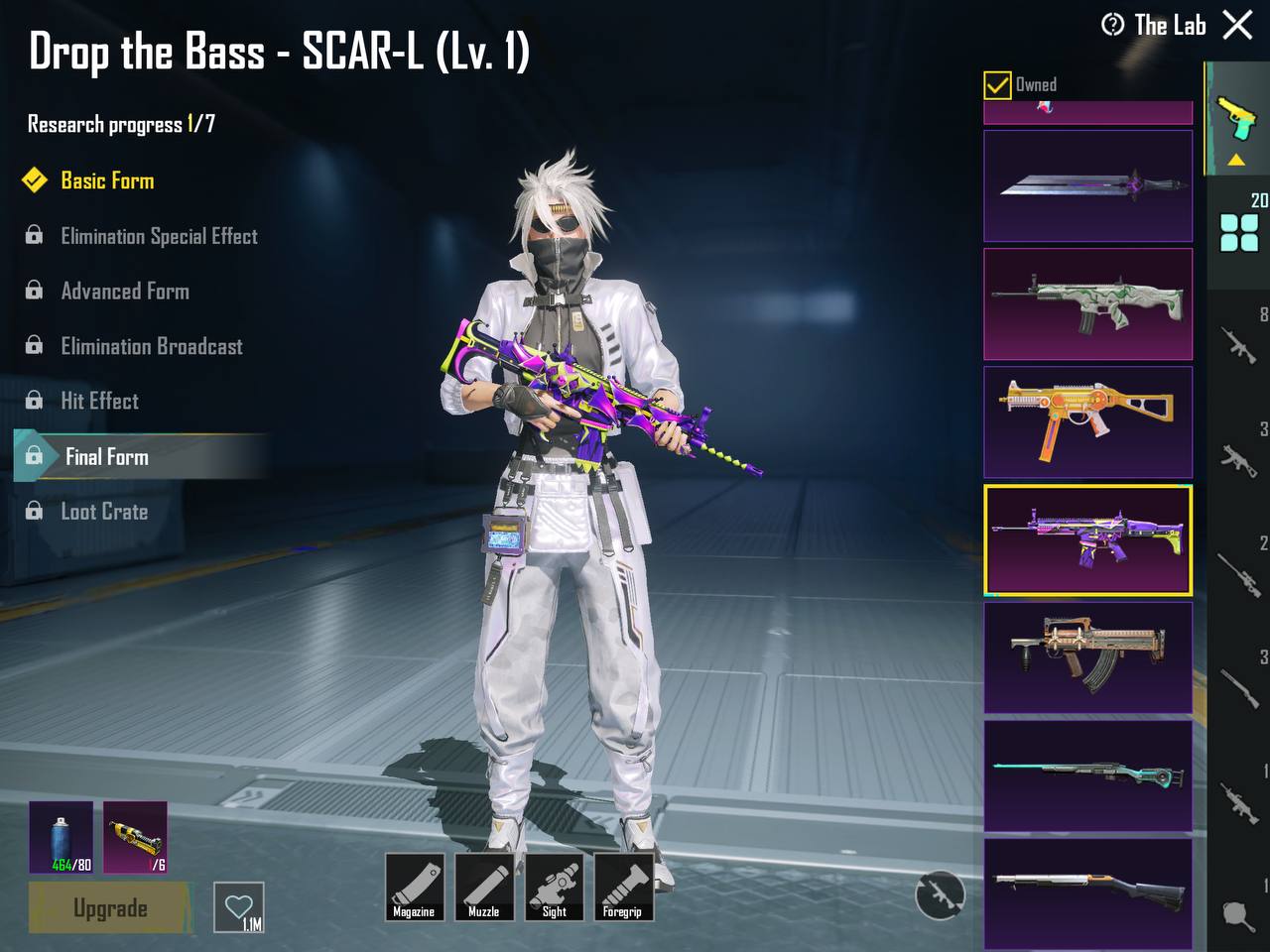Viewport: 1270px width, 952px height.
Task: Select the Final Form stage
Action: point(107,456)
